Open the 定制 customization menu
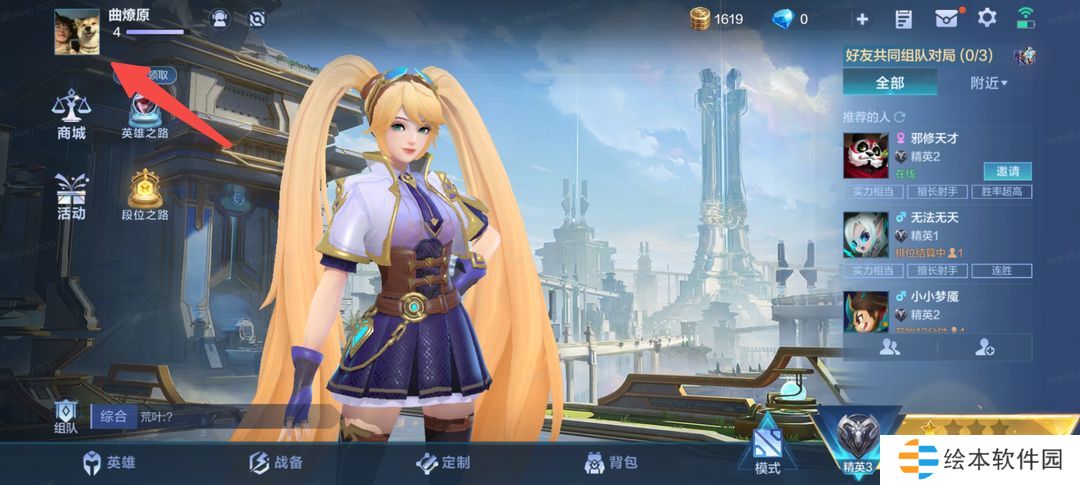 point(442,463)
